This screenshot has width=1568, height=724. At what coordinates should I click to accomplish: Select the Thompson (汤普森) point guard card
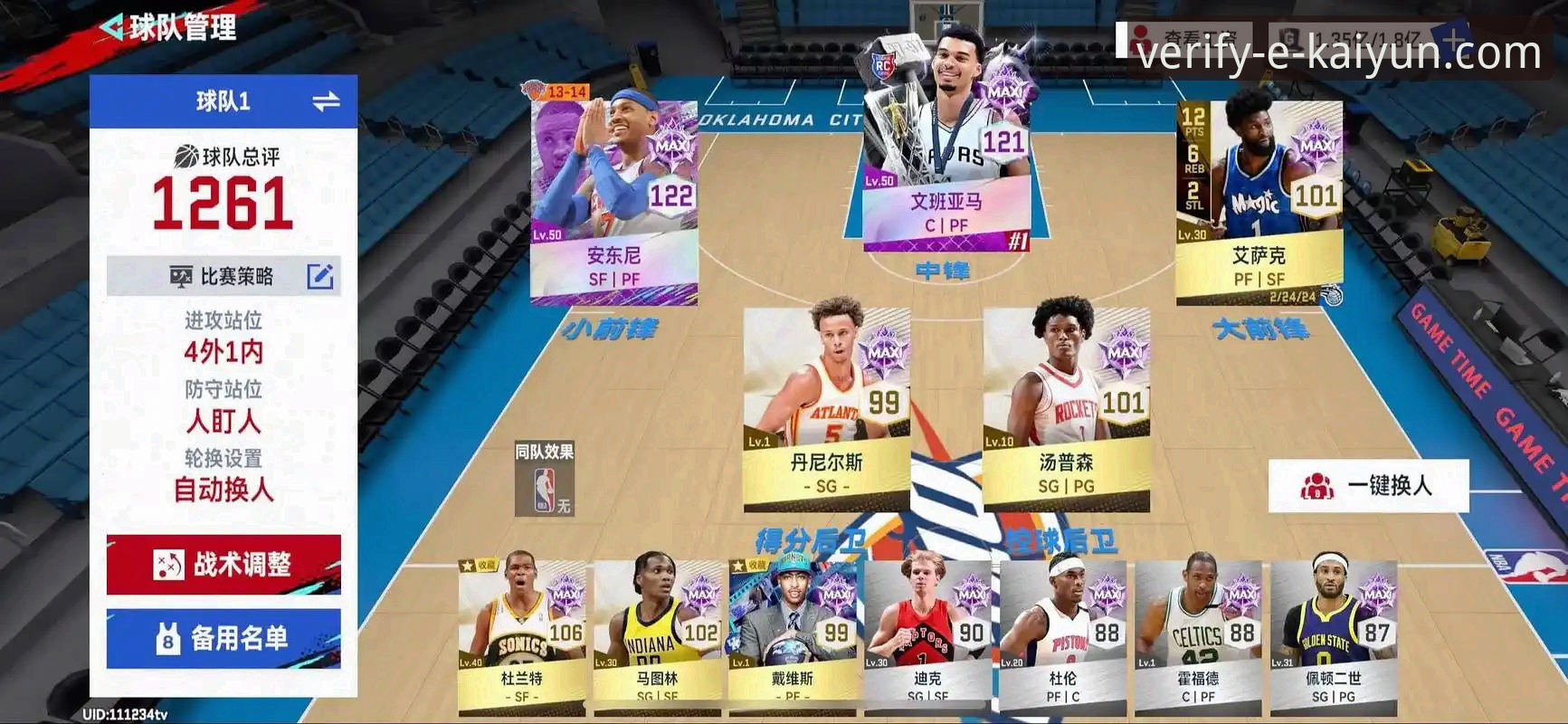click(1066, 407)
